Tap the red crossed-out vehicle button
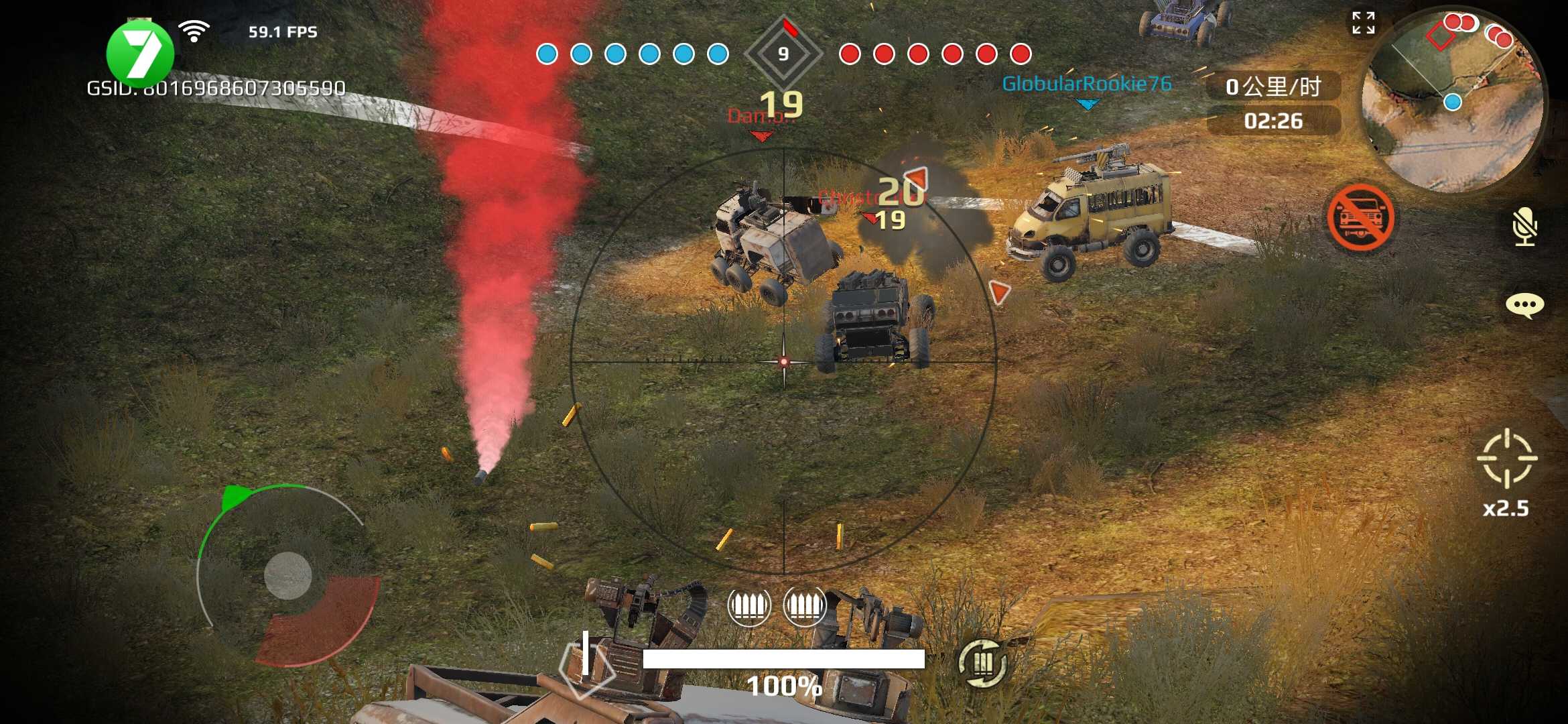The height and width of the screenshot is (724, 1568). click(1360, 218)
